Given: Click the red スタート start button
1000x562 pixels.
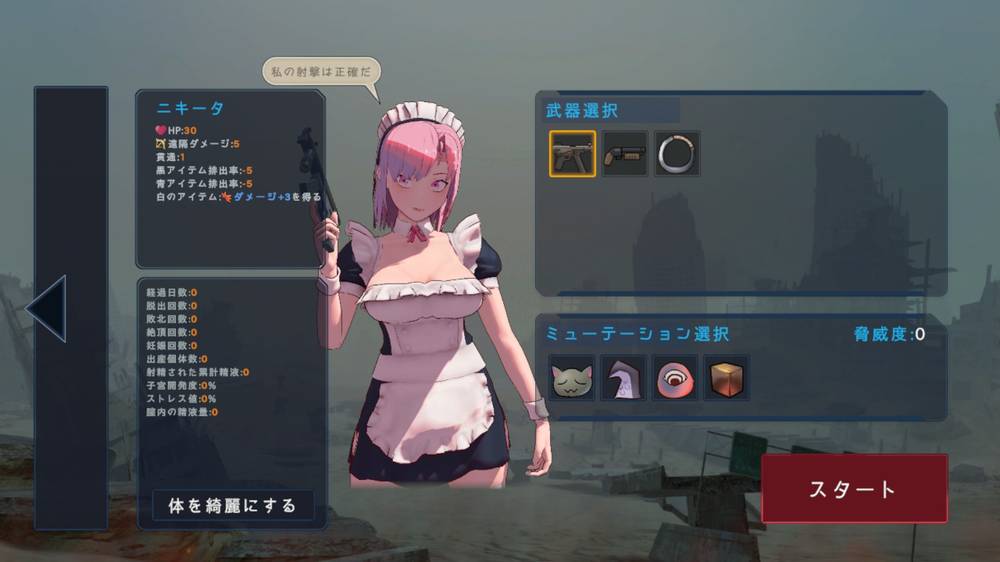Looking at the screenshot, I should click(854, 489).
